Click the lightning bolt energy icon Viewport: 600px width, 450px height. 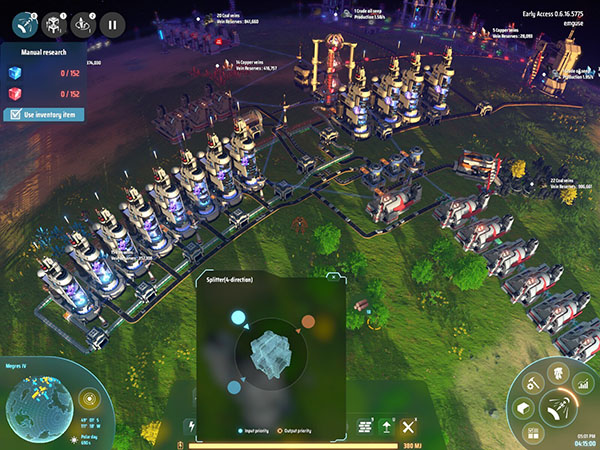click(193, 426)
